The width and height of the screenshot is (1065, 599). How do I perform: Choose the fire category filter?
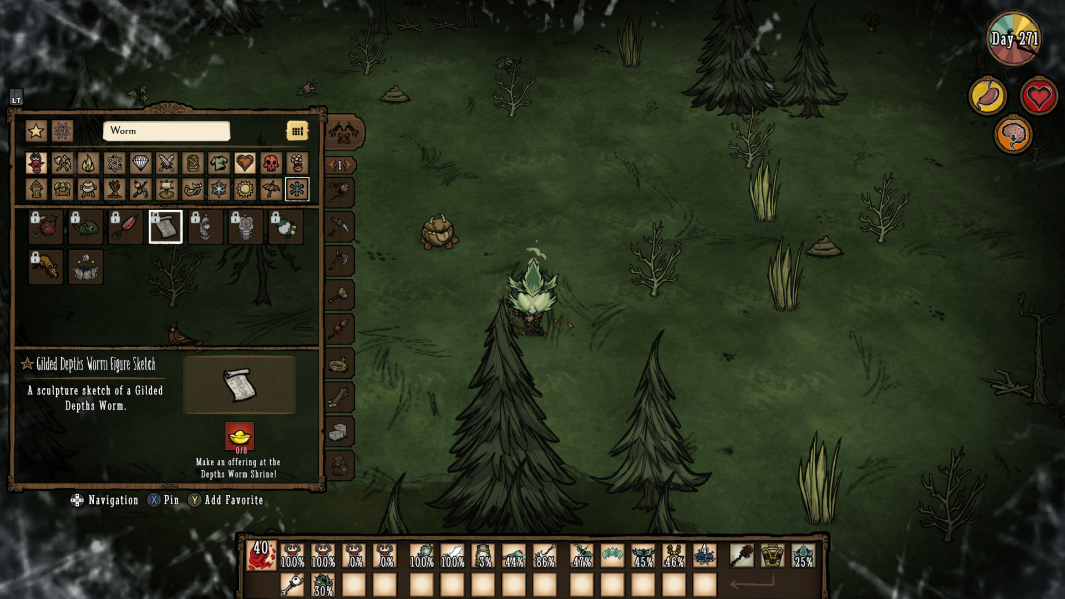click(89, 163)
